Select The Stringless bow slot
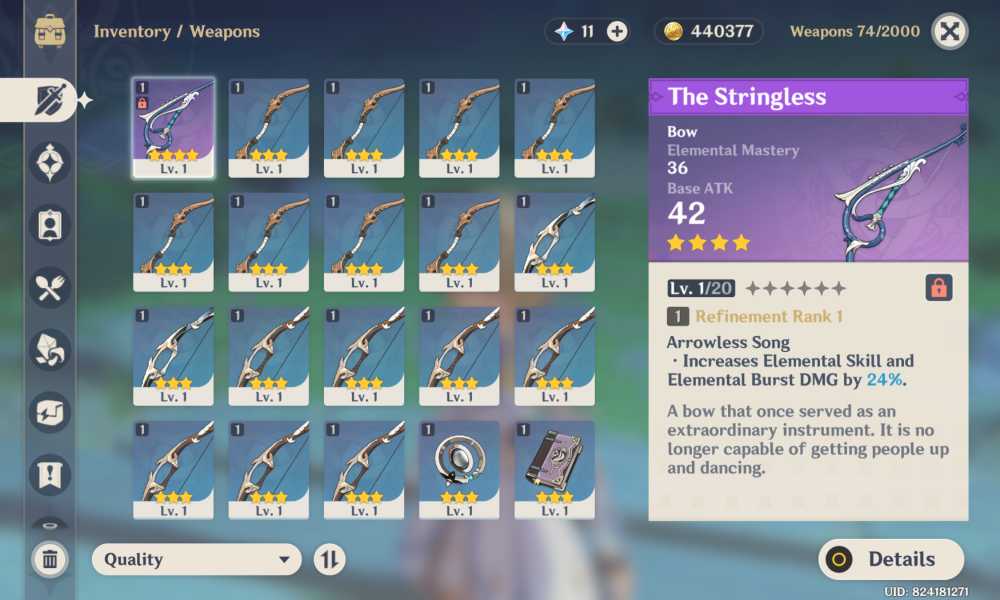Image resolution: width=1000 pixels, height=600 pixels. 173,128
